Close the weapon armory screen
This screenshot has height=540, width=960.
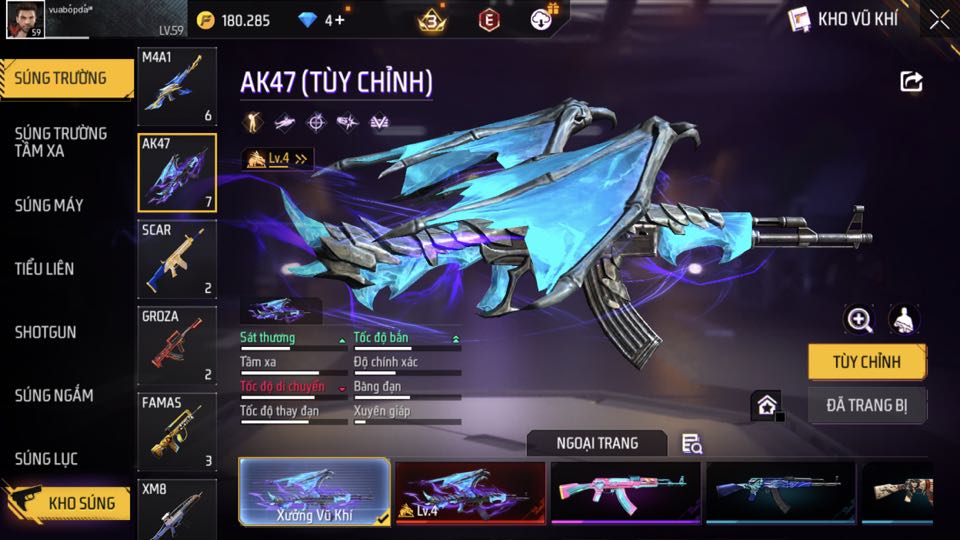[x=938, y=19]
